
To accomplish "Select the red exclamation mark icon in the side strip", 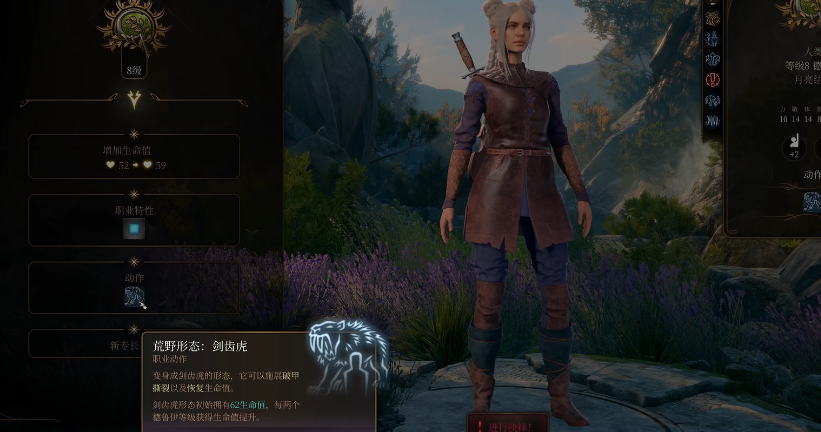I will [713, 79].
